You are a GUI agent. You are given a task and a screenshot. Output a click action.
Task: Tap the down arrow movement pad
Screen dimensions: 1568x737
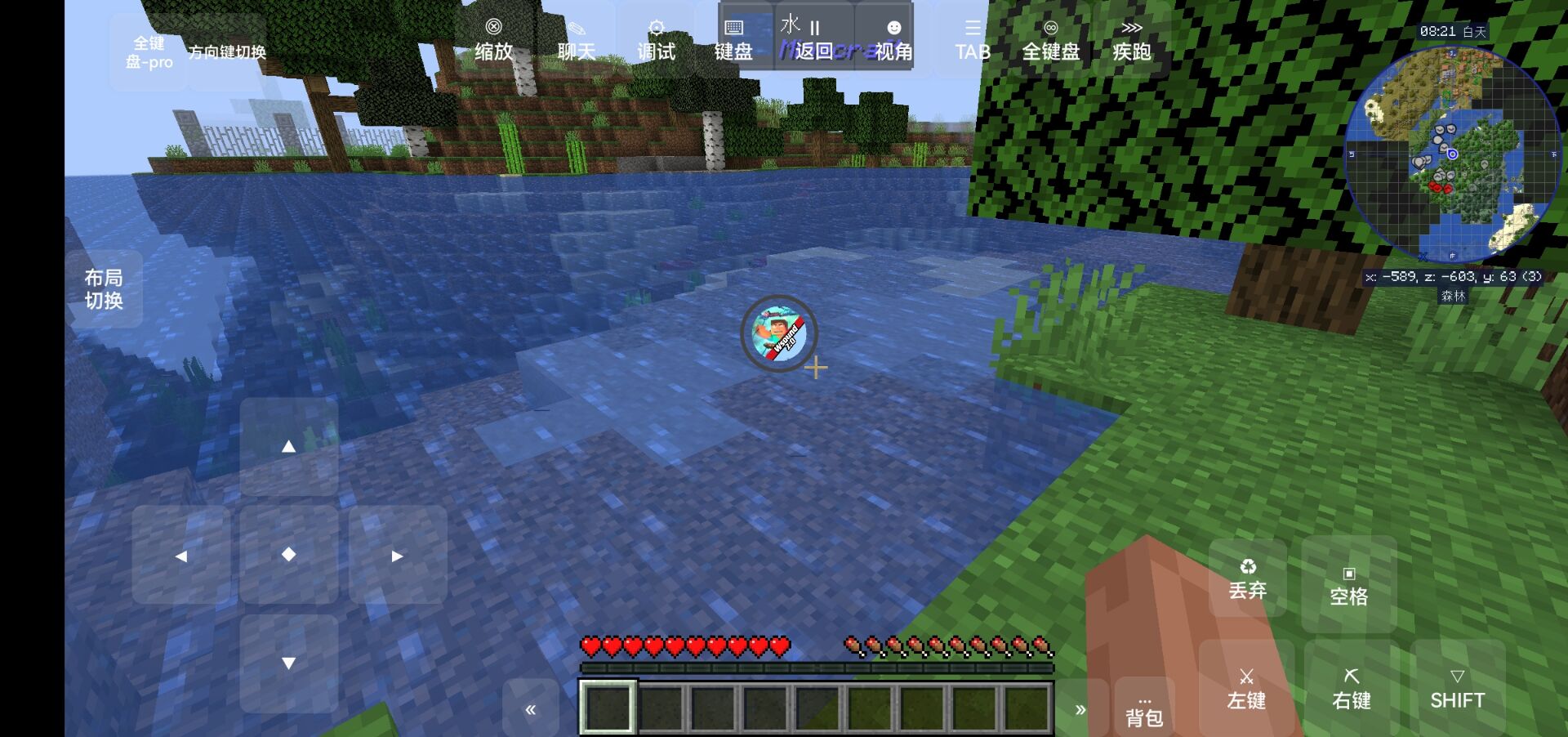(x=288, y=663)
